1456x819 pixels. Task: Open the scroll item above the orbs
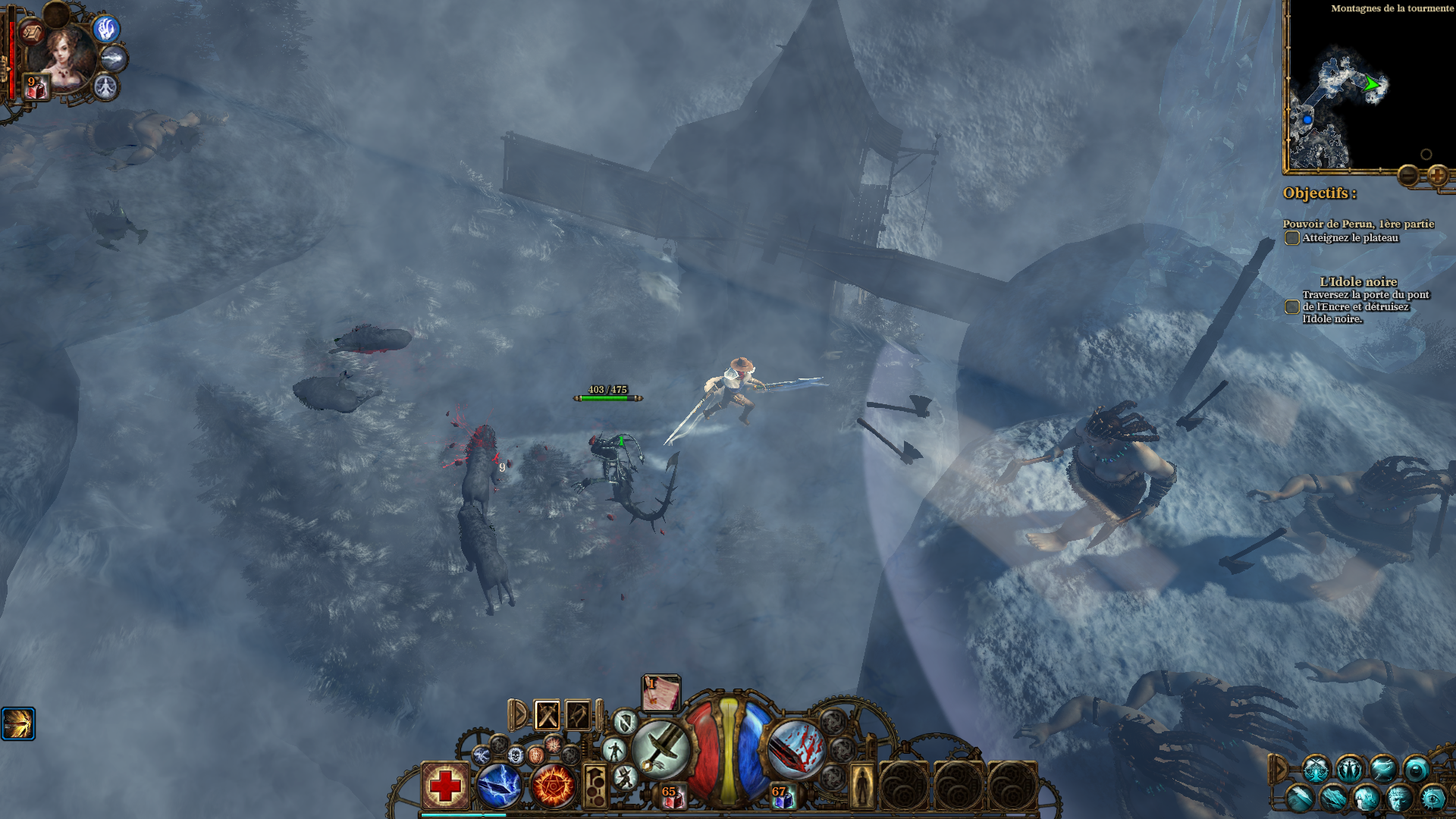click(x=661, y=692)
